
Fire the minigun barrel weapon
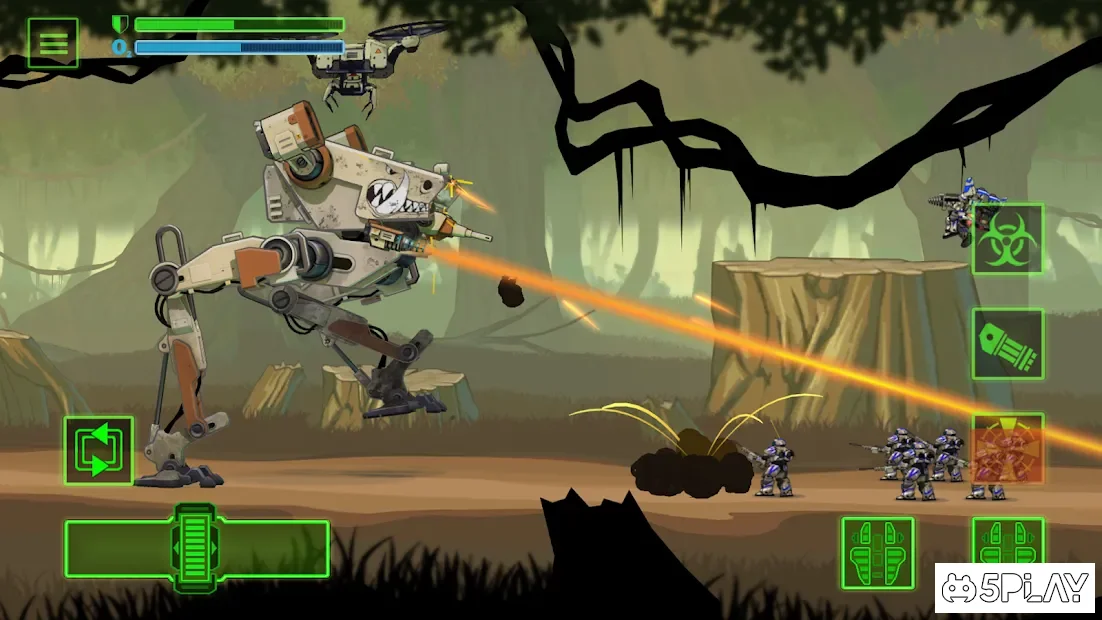1008,344
